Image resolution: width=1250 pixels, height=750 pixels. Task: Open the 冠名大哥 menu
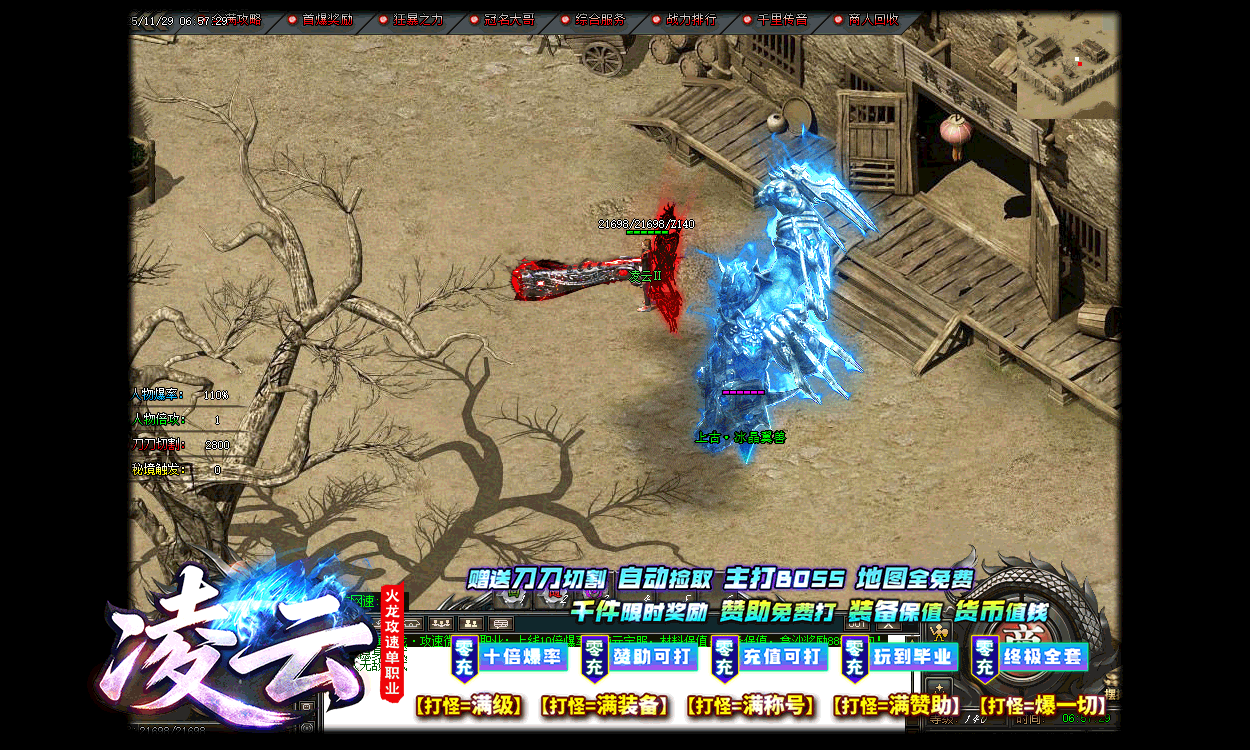pos(508,20)
